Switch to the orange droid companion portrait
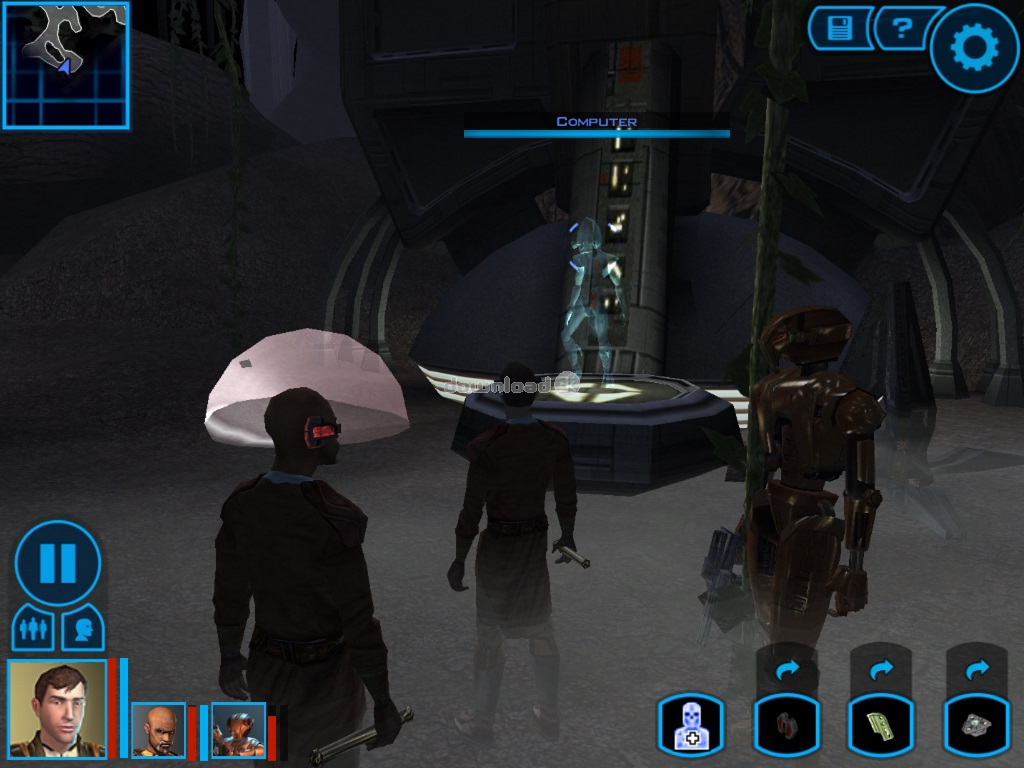 pyautogui.click(x=238, y=730)
